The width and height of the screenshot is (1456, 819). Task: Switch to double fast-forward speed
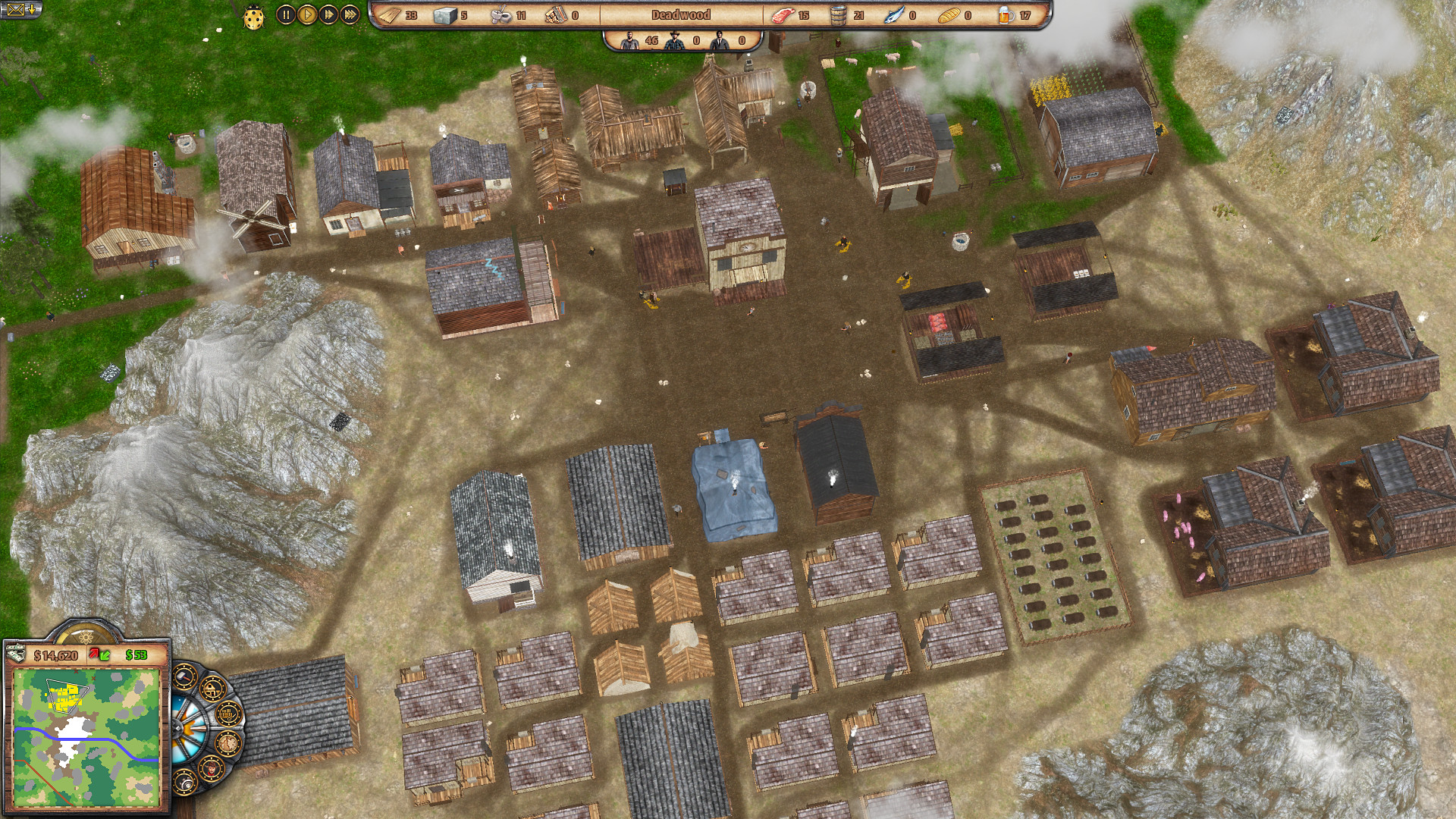coord(328,14)
